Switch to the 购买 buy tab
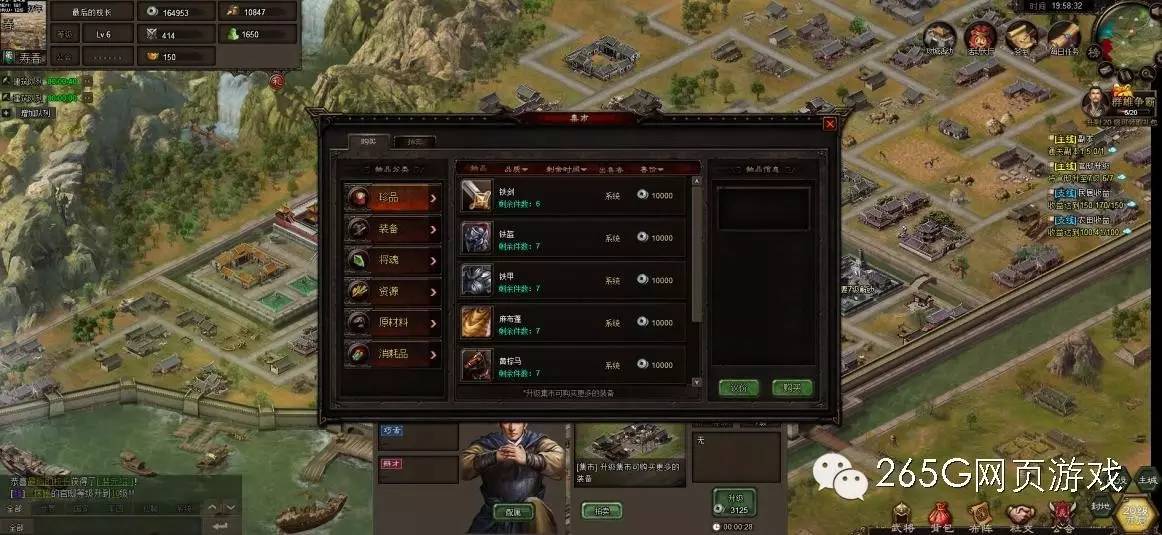Screen dimensions: 1162x535 pos(368,142)
